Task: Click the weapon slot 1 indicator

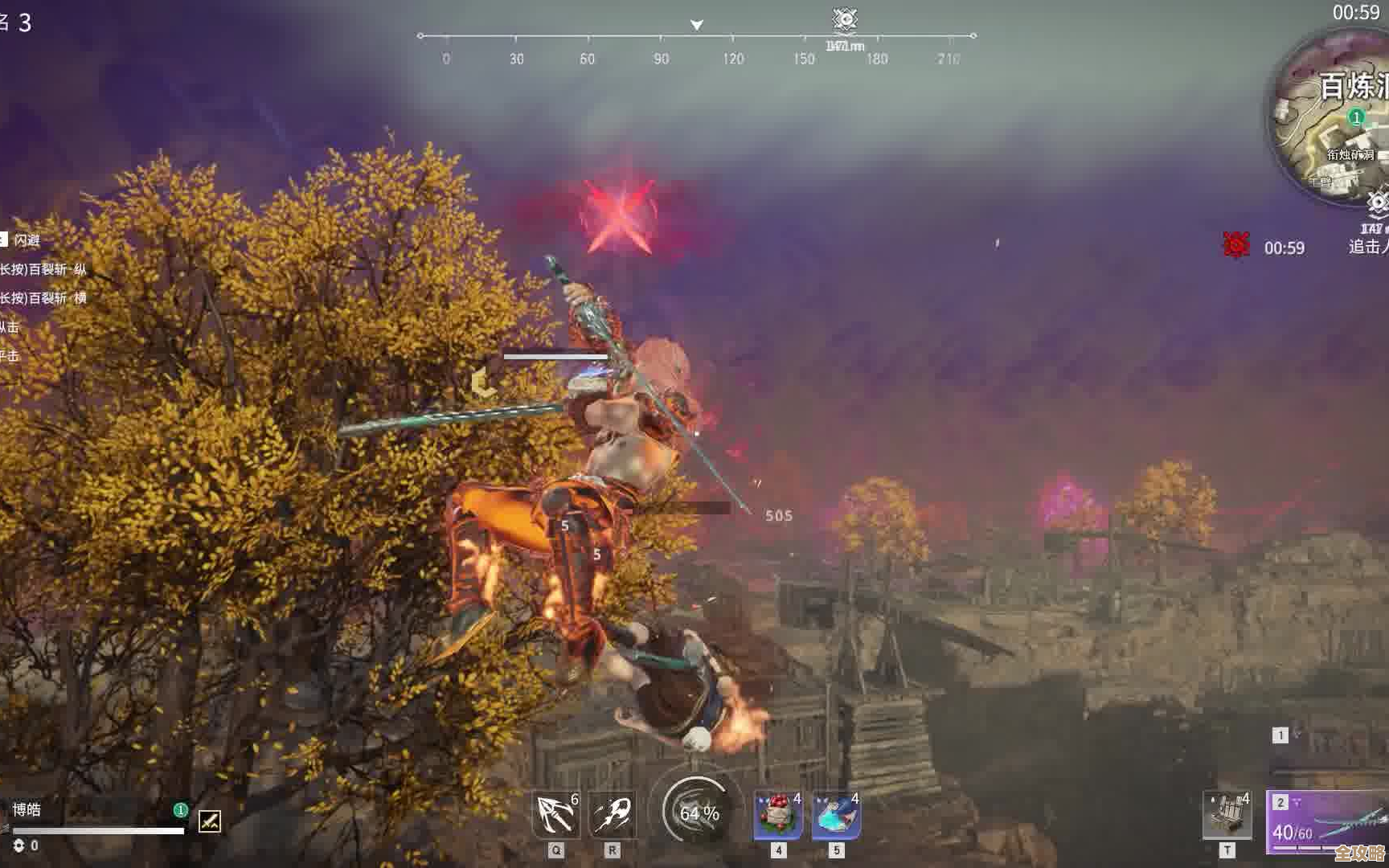Action: [1280, 735]
